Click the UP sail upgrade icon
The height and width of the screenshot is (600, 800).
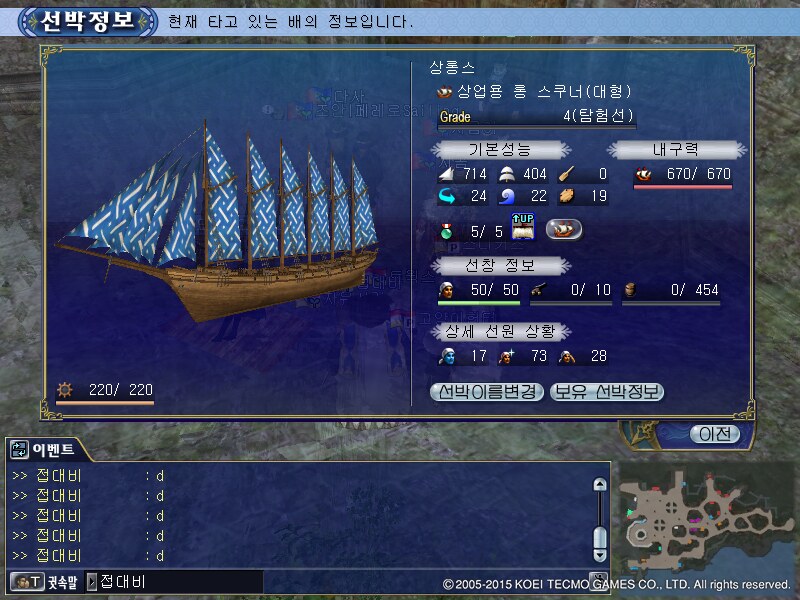pos(525,229)
